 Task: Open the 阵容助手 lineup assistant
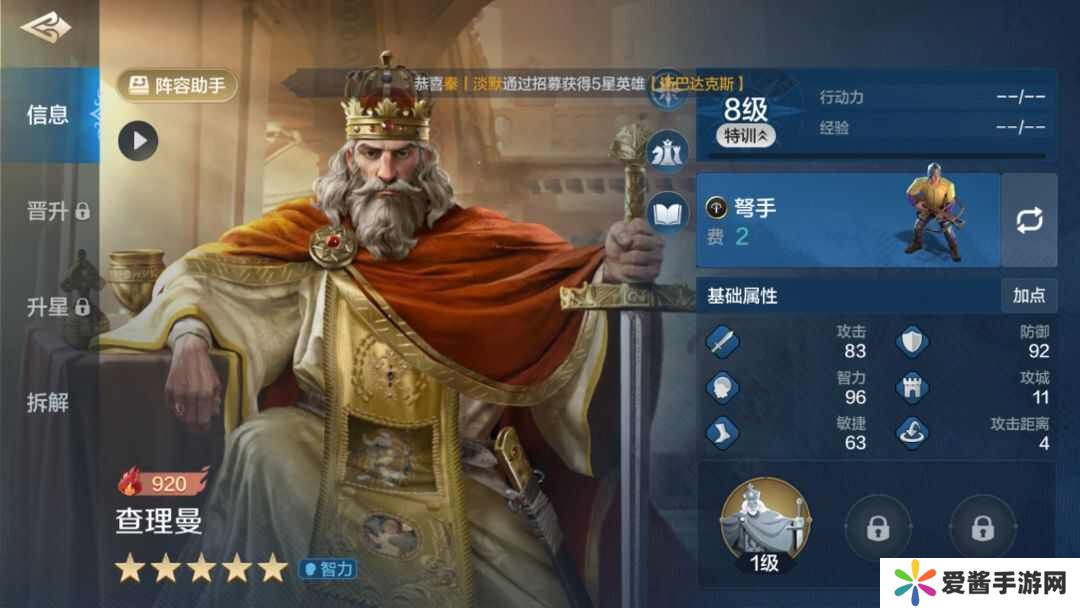pyautogui.click(x=178, y=86)
